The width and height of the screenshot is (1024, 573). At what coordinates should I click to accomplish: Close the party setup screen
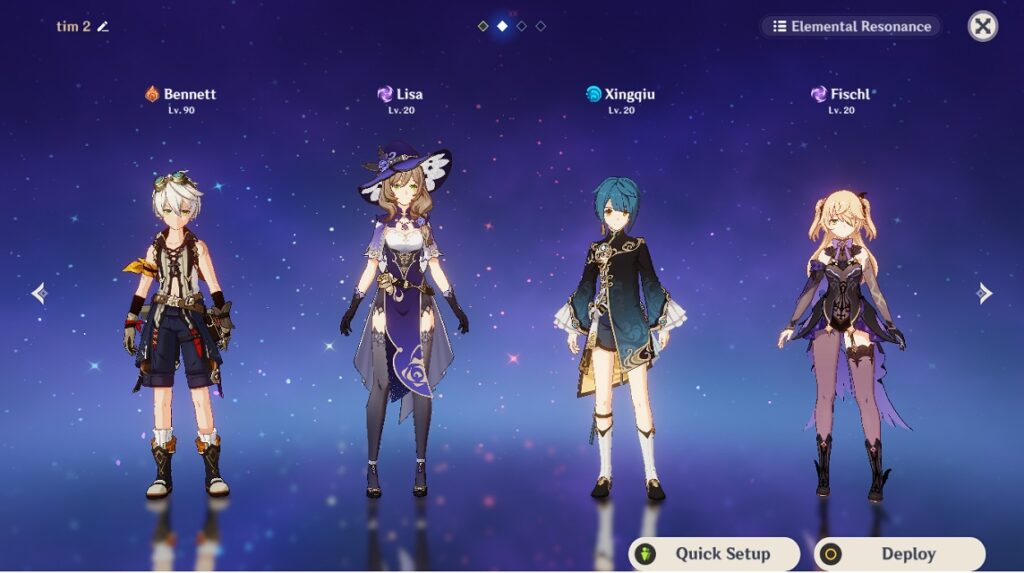pyautogui.click(x=983, y=26)
